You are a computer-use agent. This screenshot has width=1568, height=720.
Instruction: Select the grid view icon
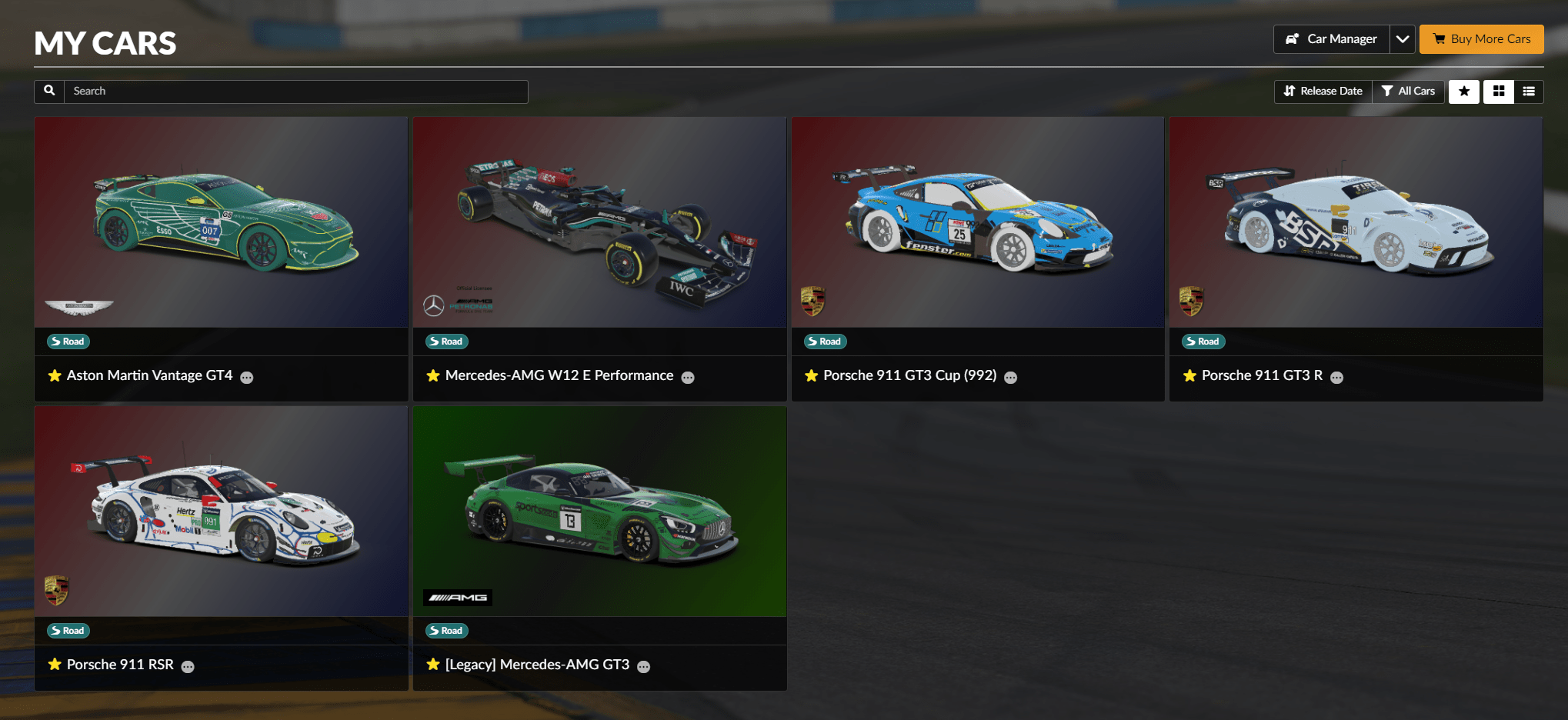[1498, 91]
